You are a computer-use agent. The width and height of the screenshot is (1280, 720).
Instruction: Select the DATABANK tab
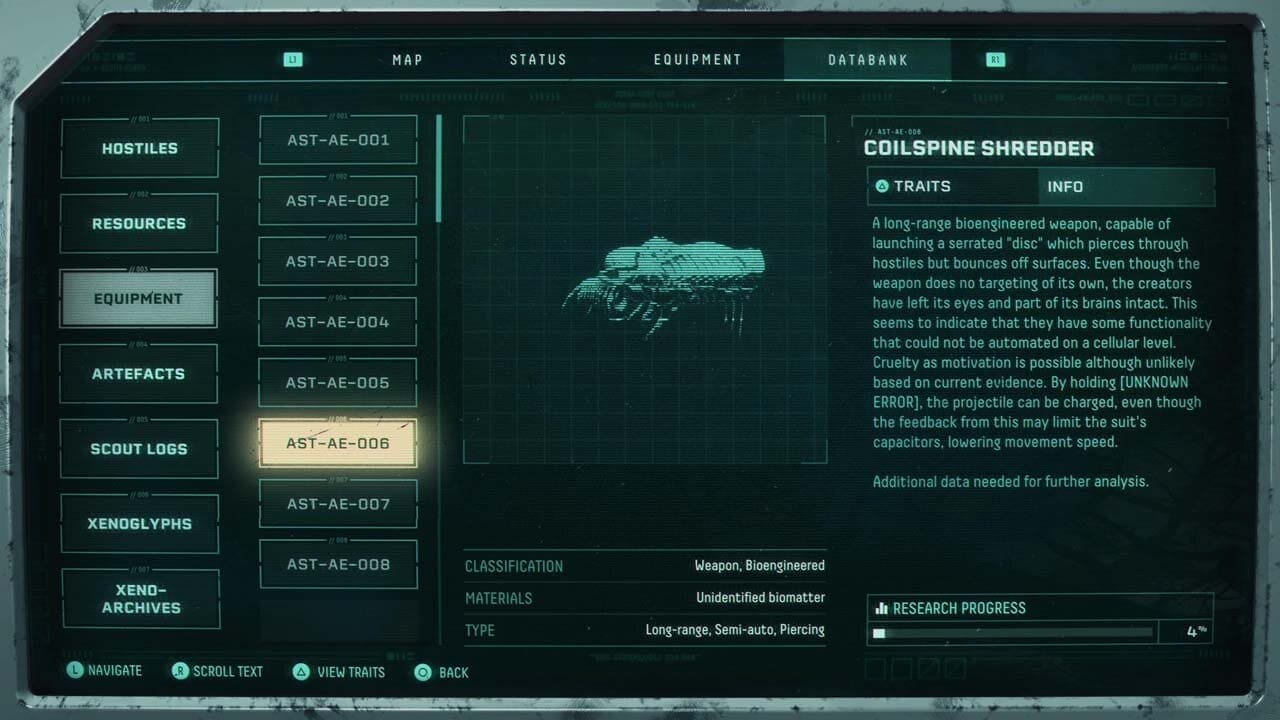click(866, 59)
